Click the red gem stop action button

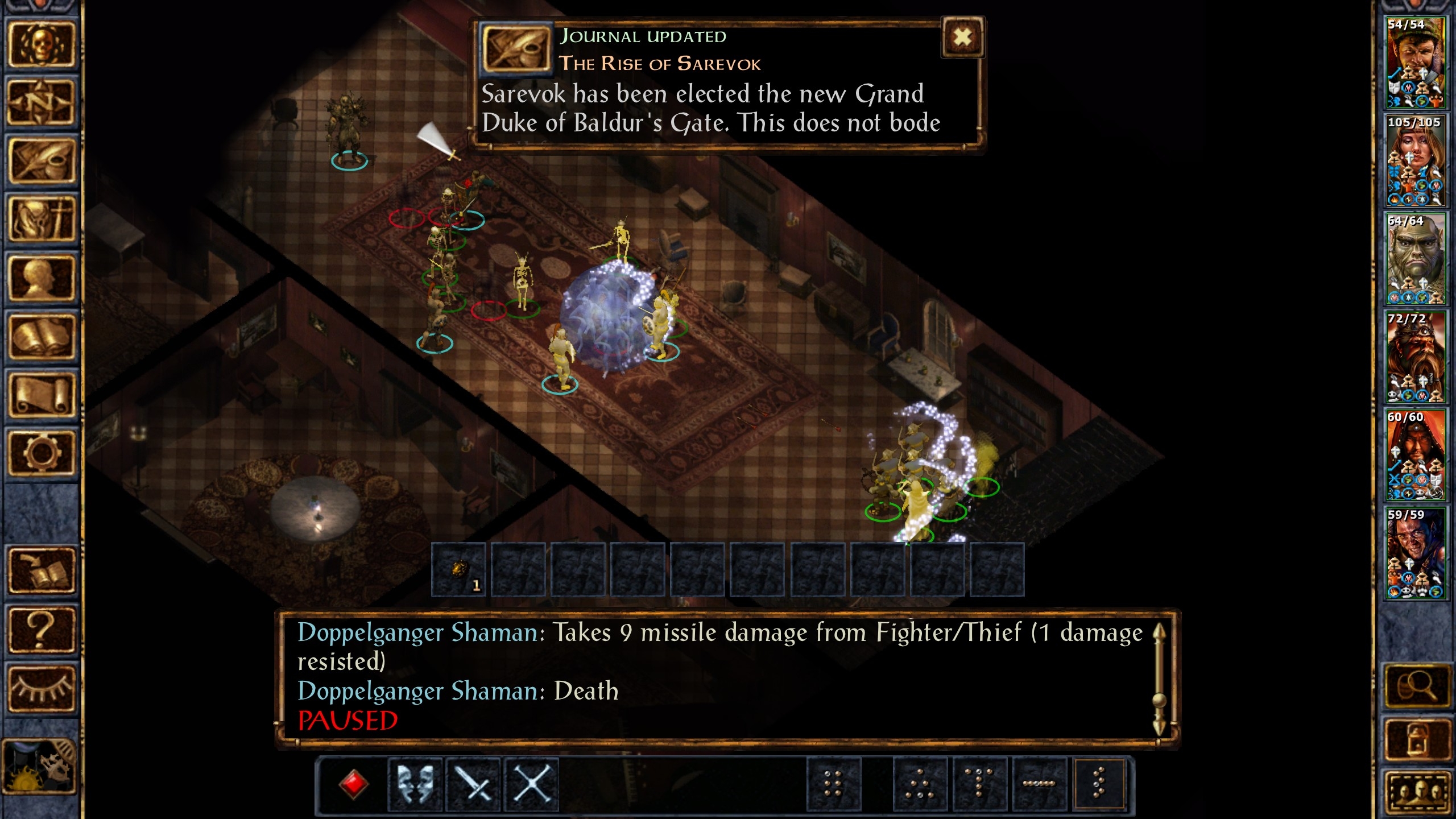click(x=353, y=784)
